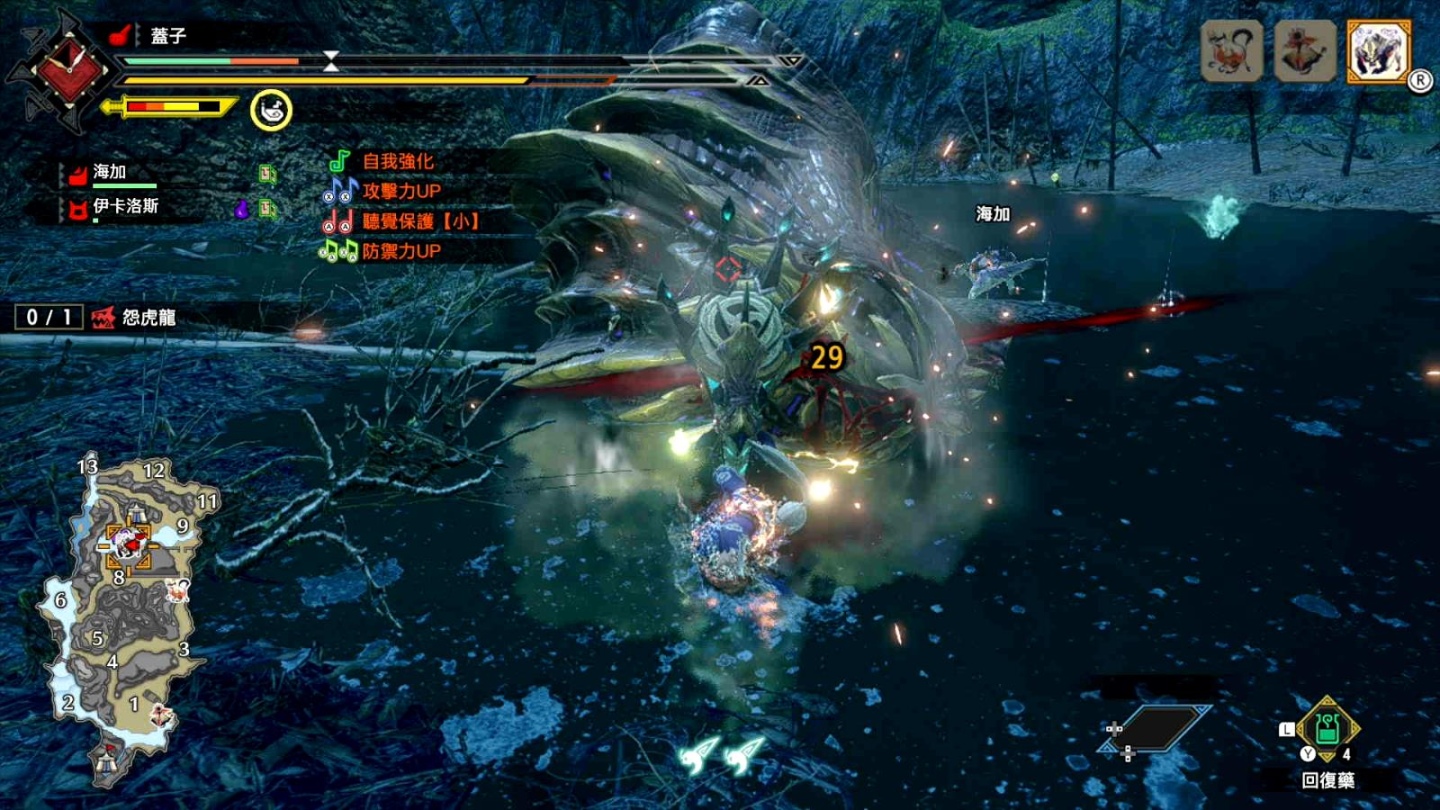Screen dimensions: 1440x810
Task: Select the 攻擊力UP melody entry
Action: pyautogui.click(x=402, y=191)
